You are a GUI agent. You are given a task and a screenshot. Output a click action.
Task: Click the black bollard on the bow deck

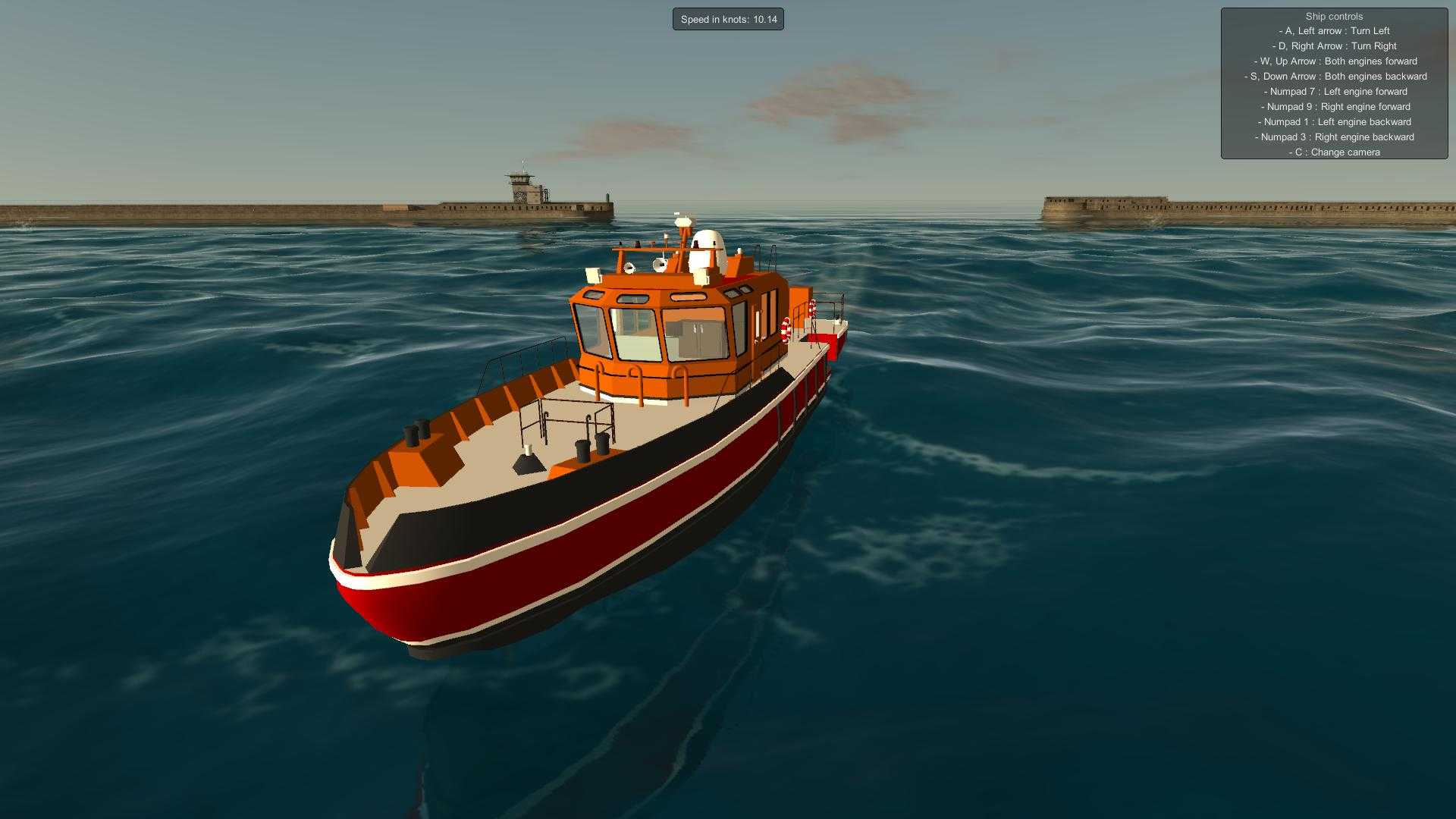point(416,434)
